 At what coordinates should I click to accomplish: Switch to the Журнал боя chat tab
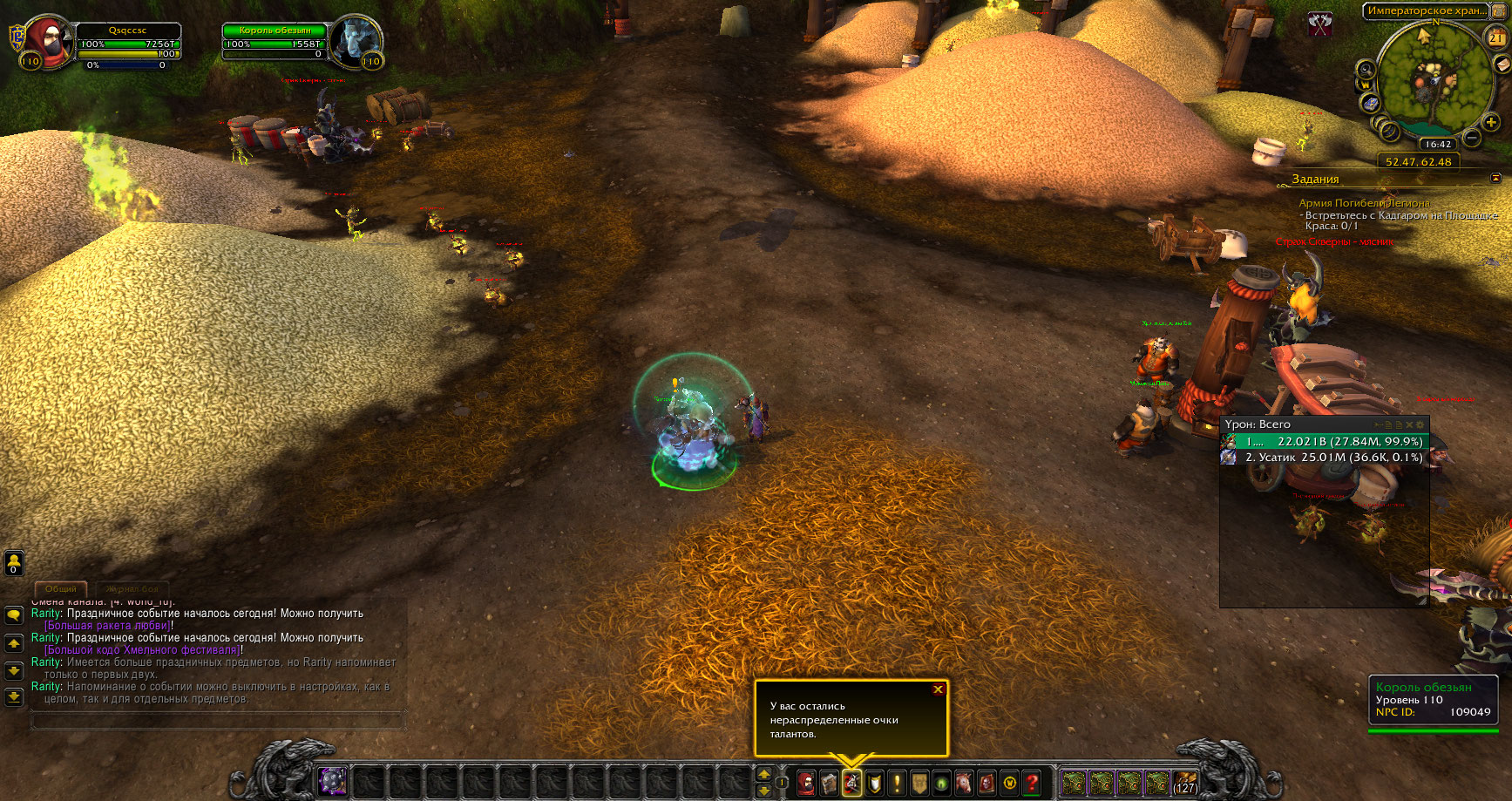coord(132,589)
